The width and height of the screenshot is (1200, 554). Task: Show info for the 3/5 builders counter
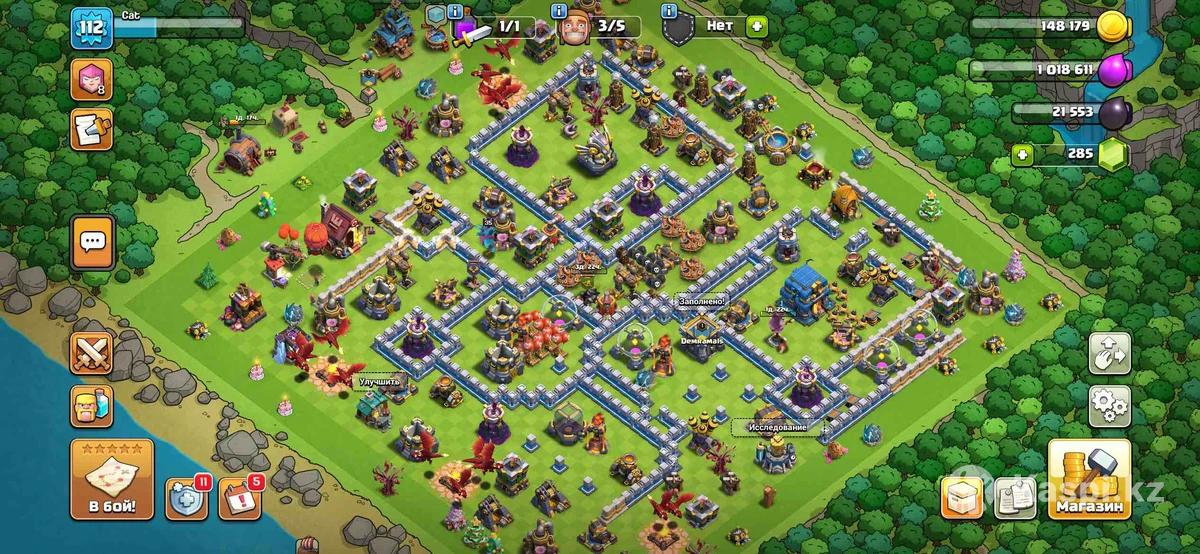click(x=559, y=11)
